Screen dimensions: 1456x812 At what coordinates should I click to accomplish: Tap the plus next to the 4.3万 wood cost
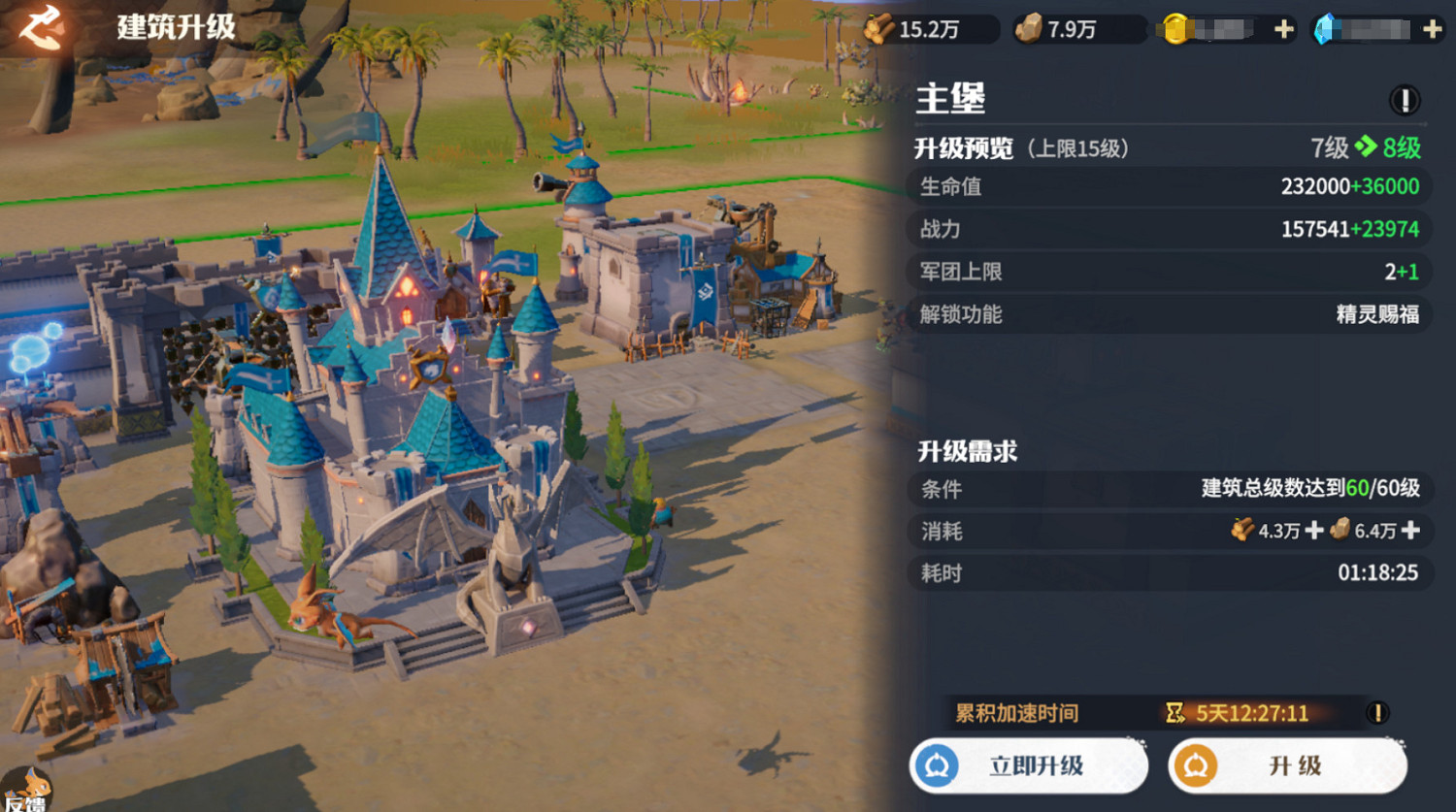(x=1313, y=532)
